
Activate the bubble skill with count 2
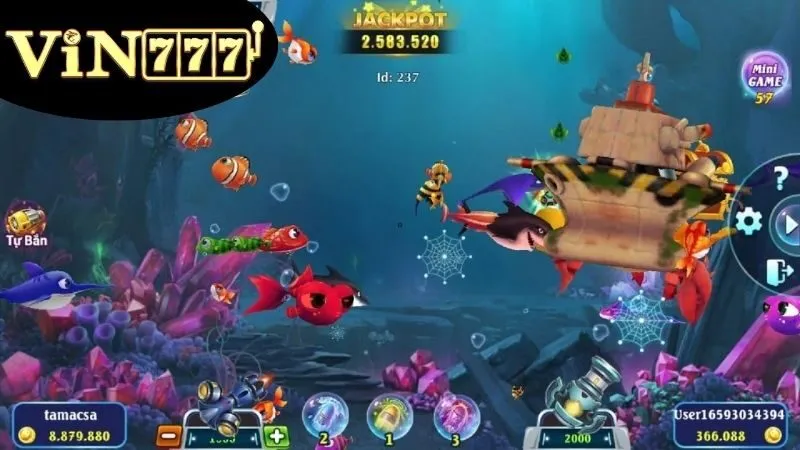click(x=326, y=416)
